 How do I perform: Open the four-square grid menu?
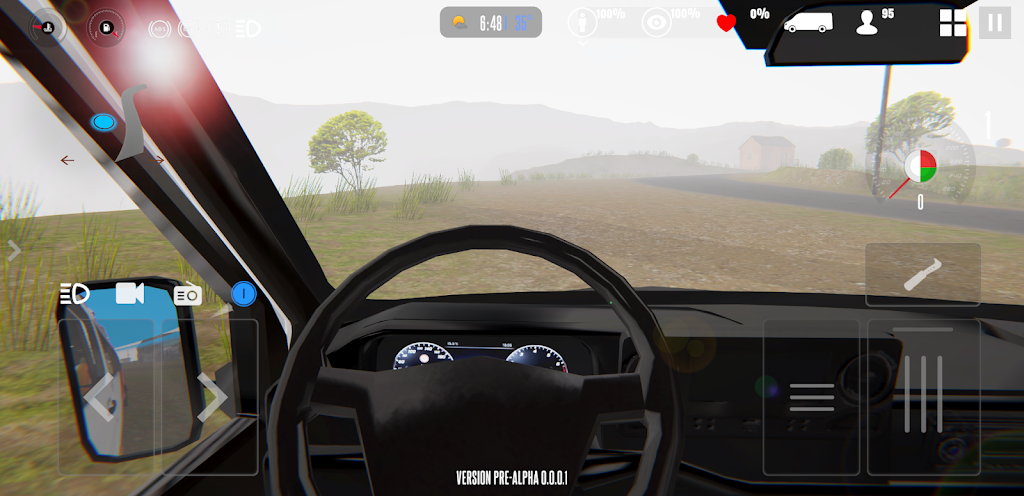coord(953,22)
